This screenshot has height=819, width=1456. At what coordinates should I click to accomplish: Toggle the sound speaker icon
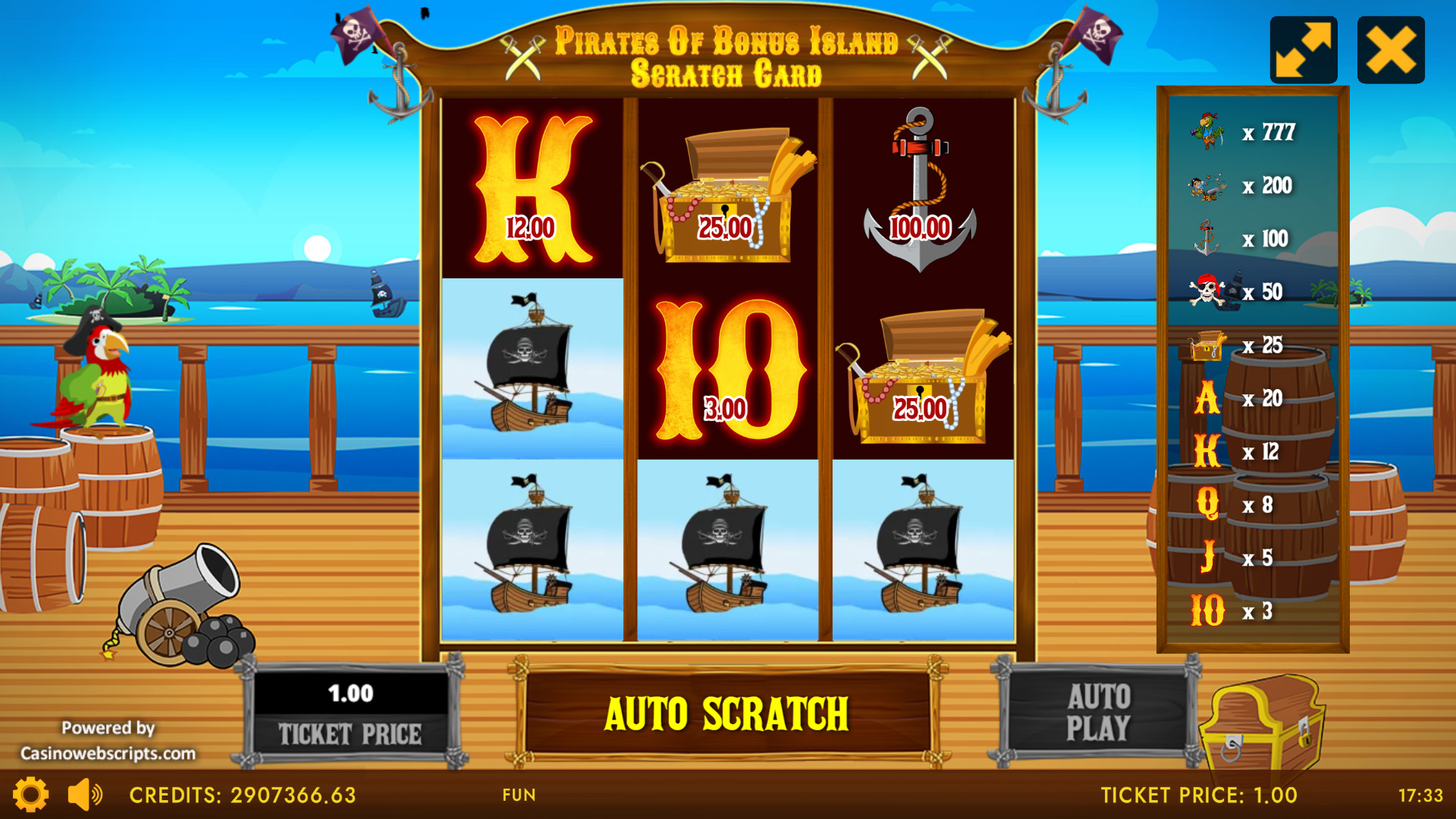click(84, 795)
